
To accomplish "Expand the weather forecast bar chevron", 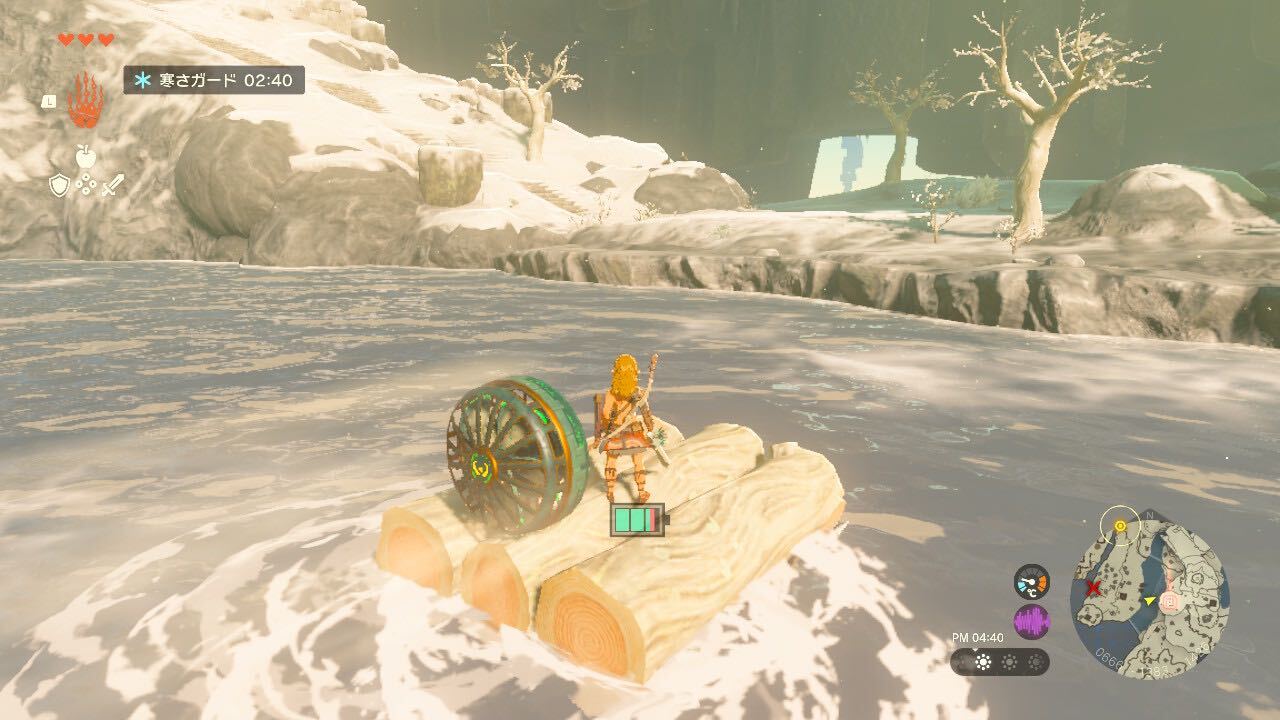I will click(x=975, y=652).
